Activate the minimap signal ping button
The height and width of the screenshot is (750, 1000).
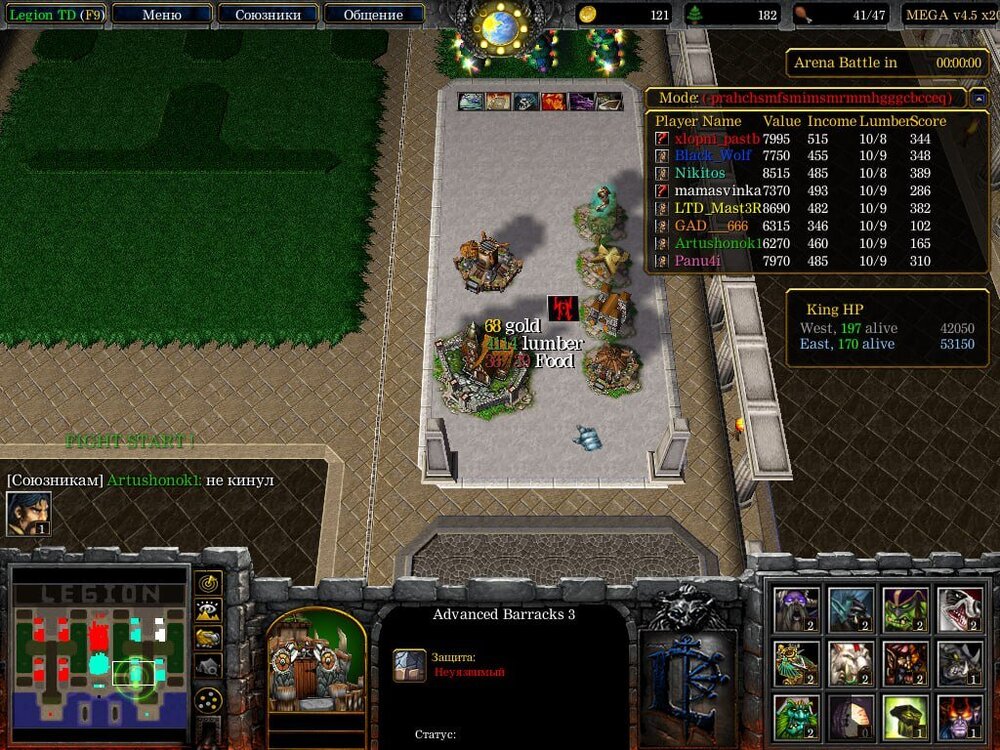[x=208, y=583]
